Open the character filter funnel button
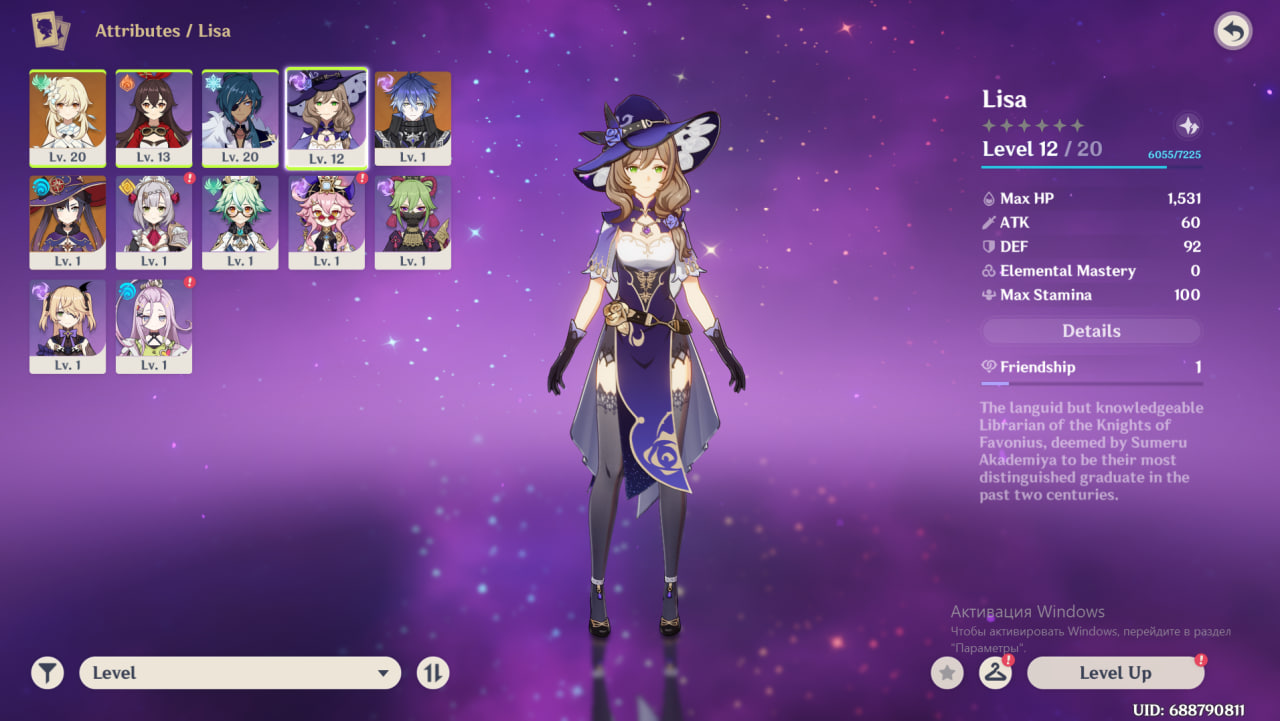This screenshot has height=721, width=1280. coord(47,673)
